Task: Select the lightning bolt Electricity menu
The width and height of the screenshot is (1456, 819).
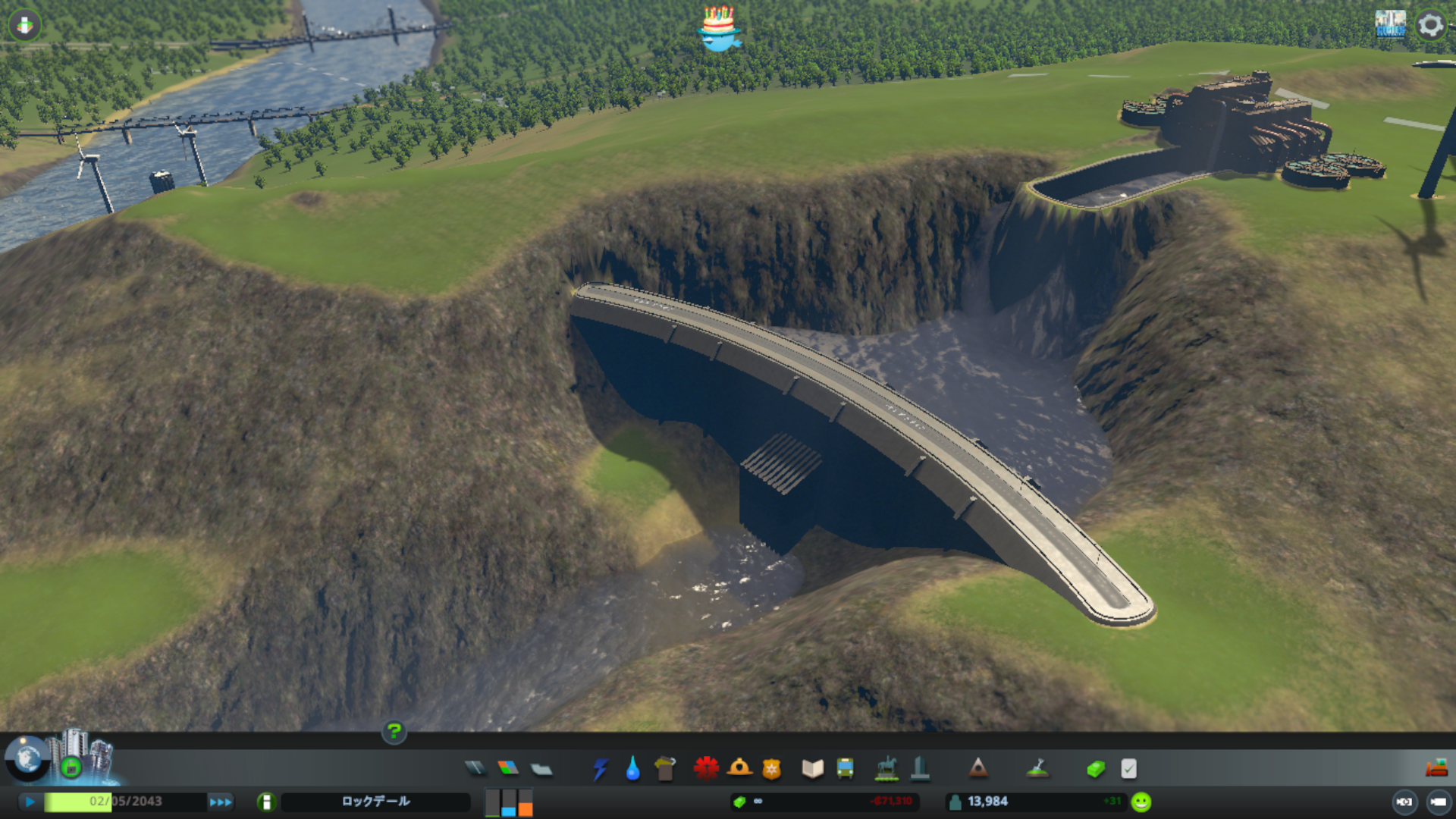Action: (x=601, y=769)
